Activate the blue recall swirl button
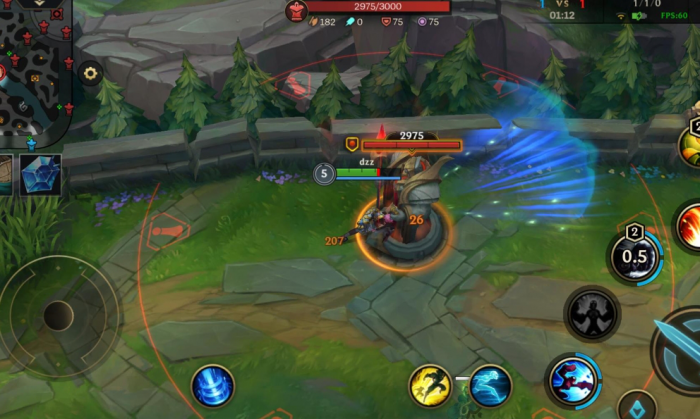This screenshot has height=419, width=700. pyautogui.click(x=214, y=385)
